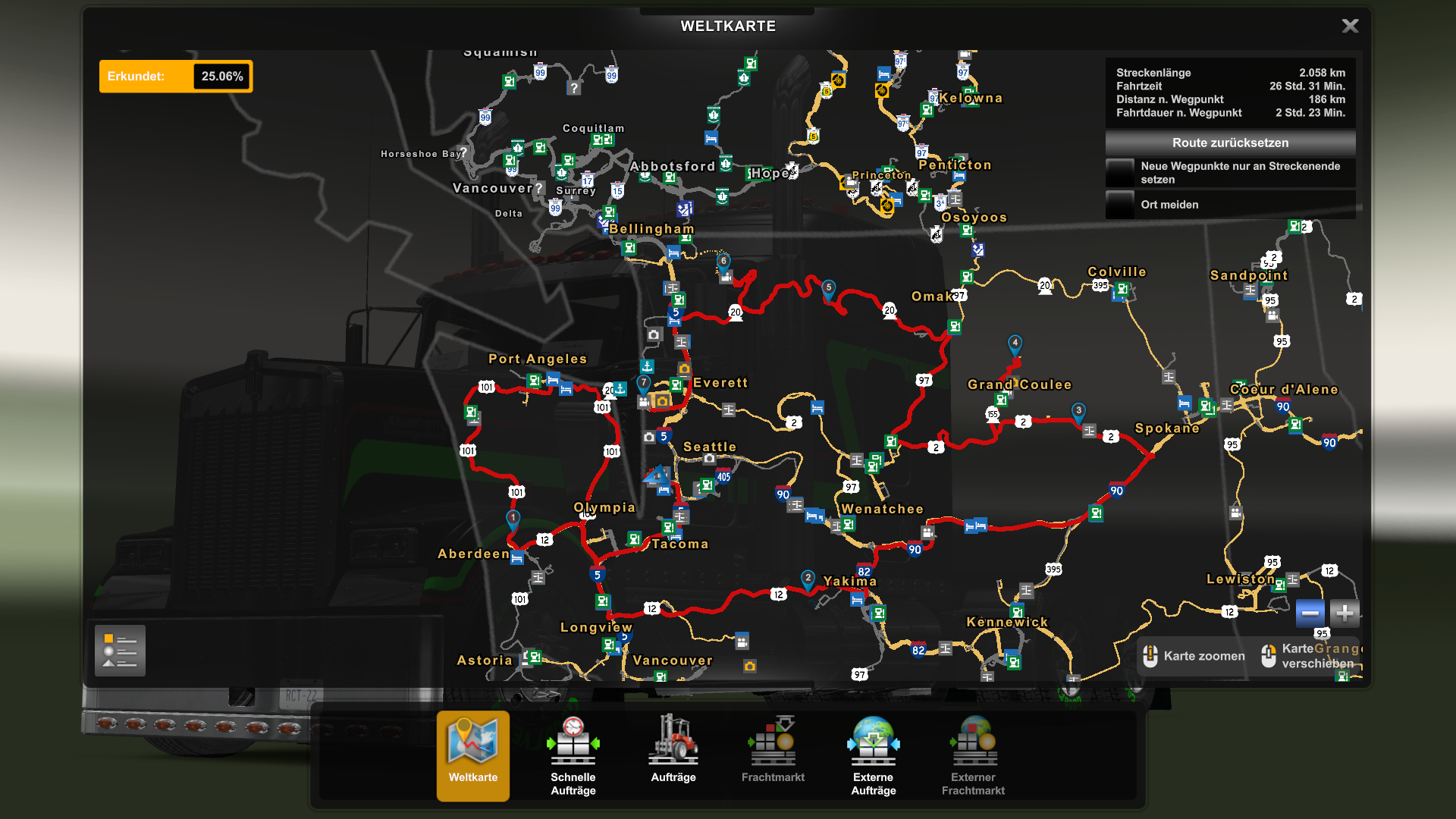Click the zoom out minus icon
Viewport: 1456px width, 819px height.
pos(1310,613)
